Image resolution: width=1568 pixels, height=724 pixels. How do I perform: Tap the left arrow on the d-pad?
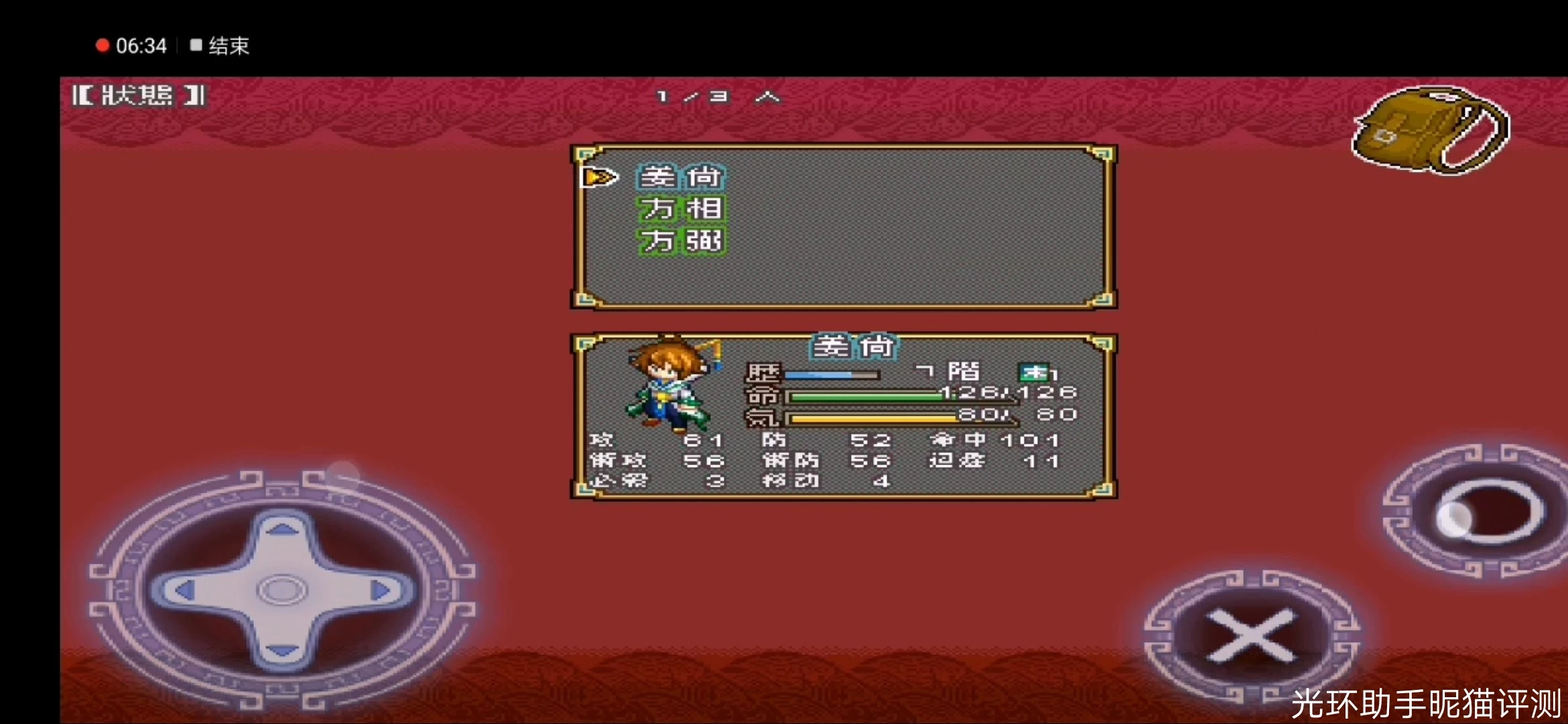[182, 591]
